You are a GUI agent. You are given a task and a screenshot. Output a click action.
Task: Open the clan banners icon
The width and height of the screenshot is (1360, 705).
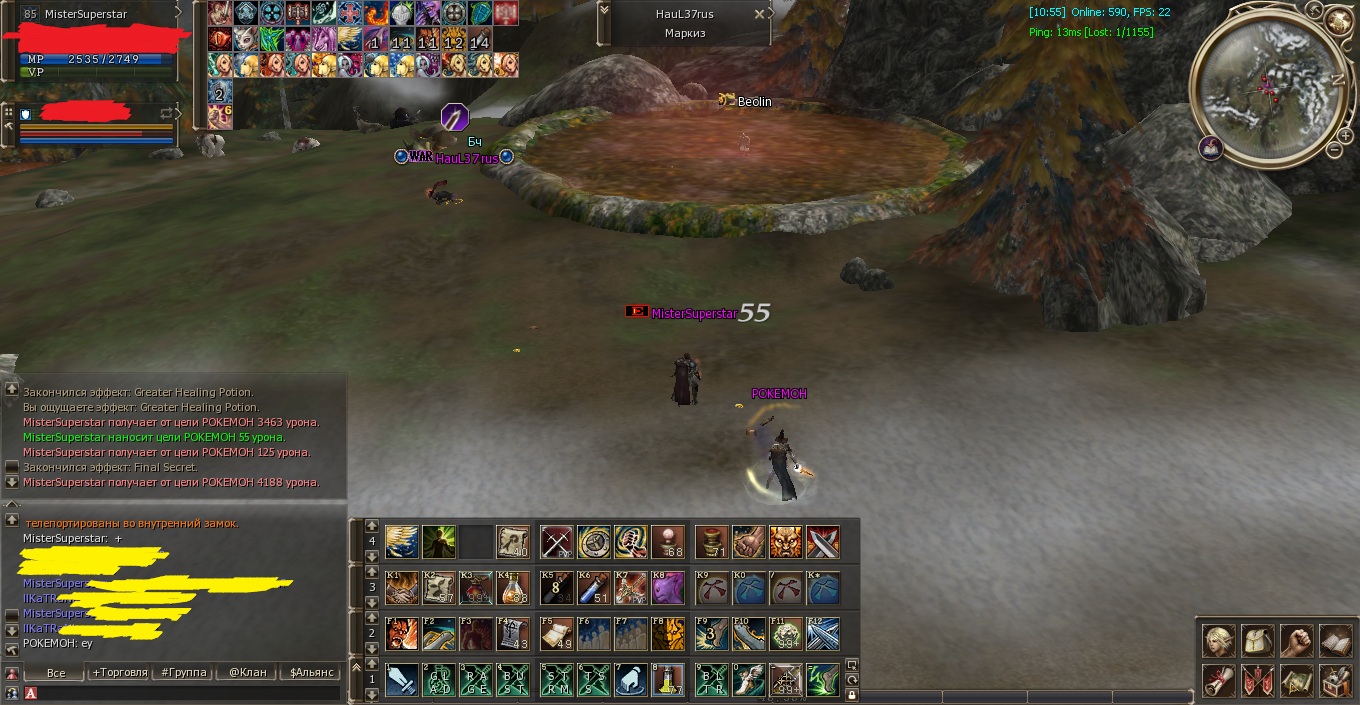click(x=1257, y=681)
